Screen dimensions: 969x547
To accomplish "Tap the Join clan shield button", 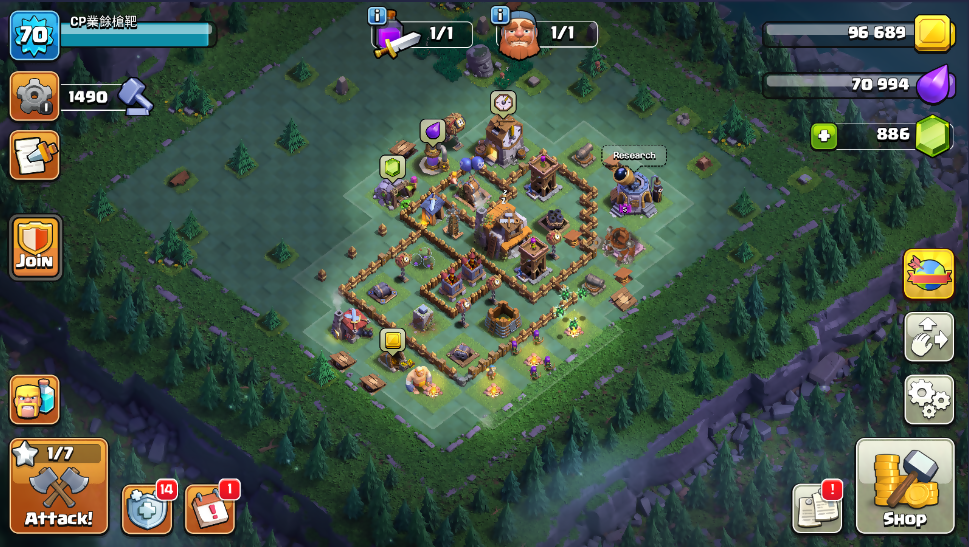I will 35,247.
